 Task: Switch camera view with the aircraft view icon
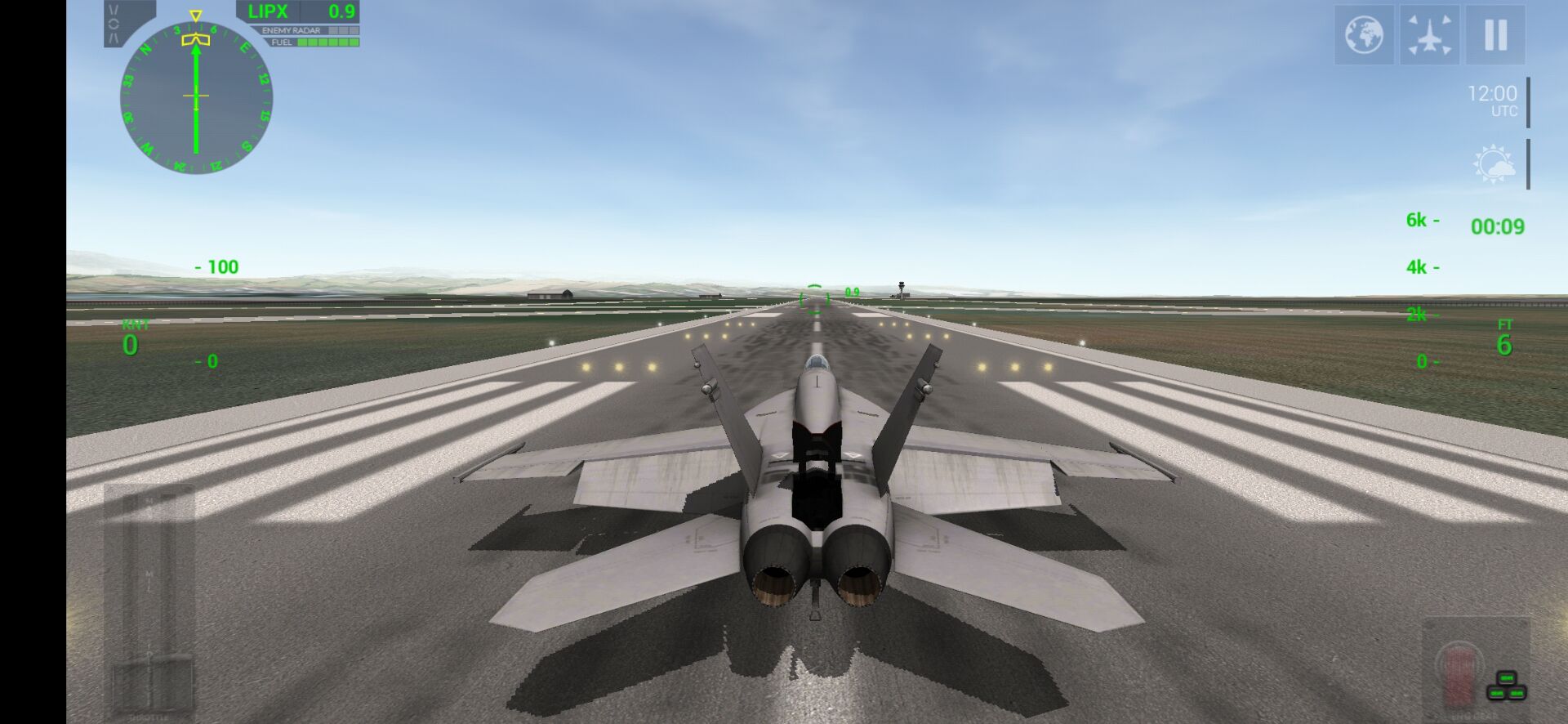(x=1431, y=36)
